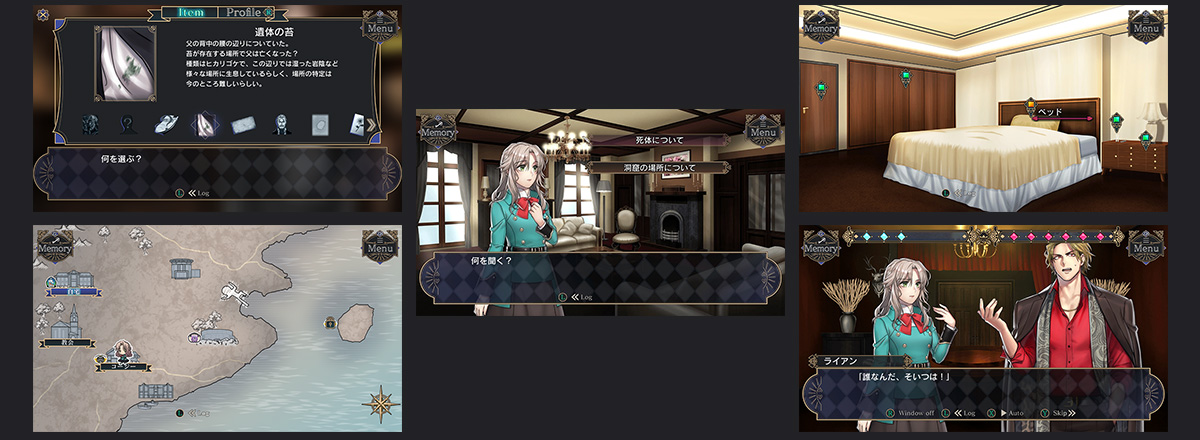Select the Item tab
1200x440 pixels.
click(189, 13)
